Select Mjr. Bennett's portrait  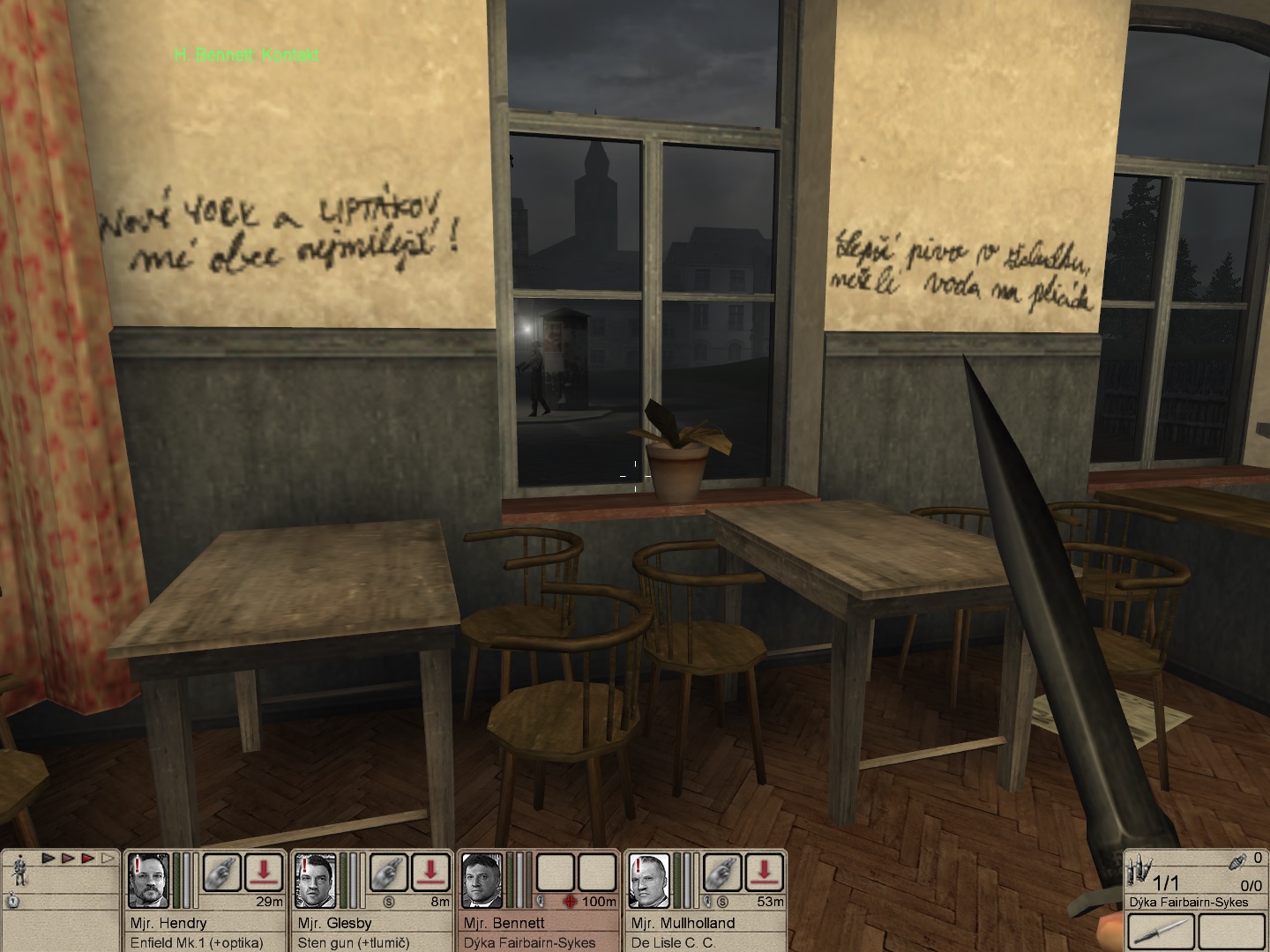(x=482, y=880)
